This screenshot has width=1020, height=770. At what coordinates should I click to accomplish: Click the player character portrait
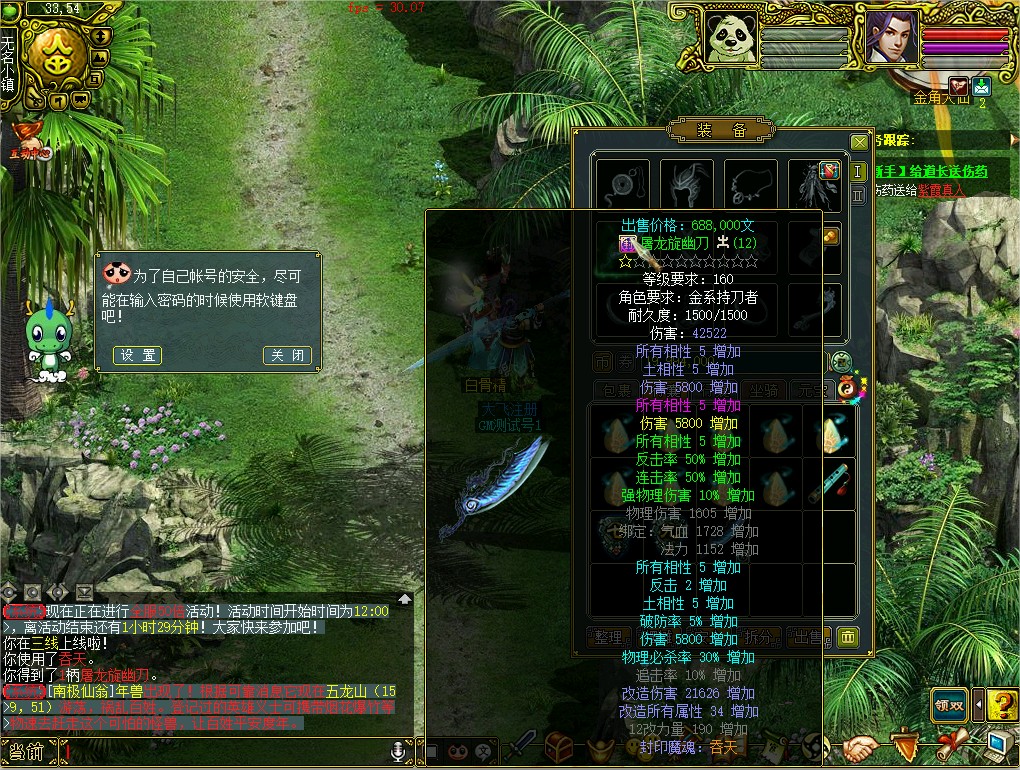[x=892, y=39]
